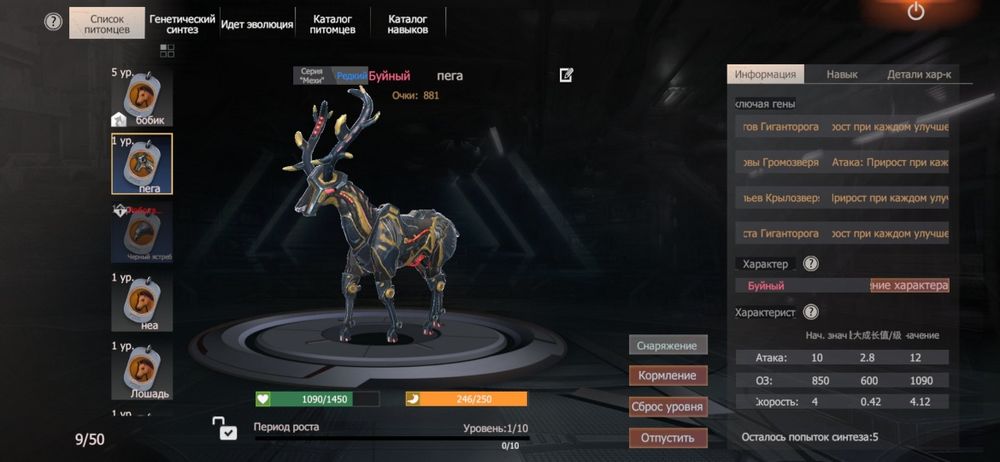The image size is (1000, 462).
Task: Select the Черный ястреб pet
Action: point(142,232)
